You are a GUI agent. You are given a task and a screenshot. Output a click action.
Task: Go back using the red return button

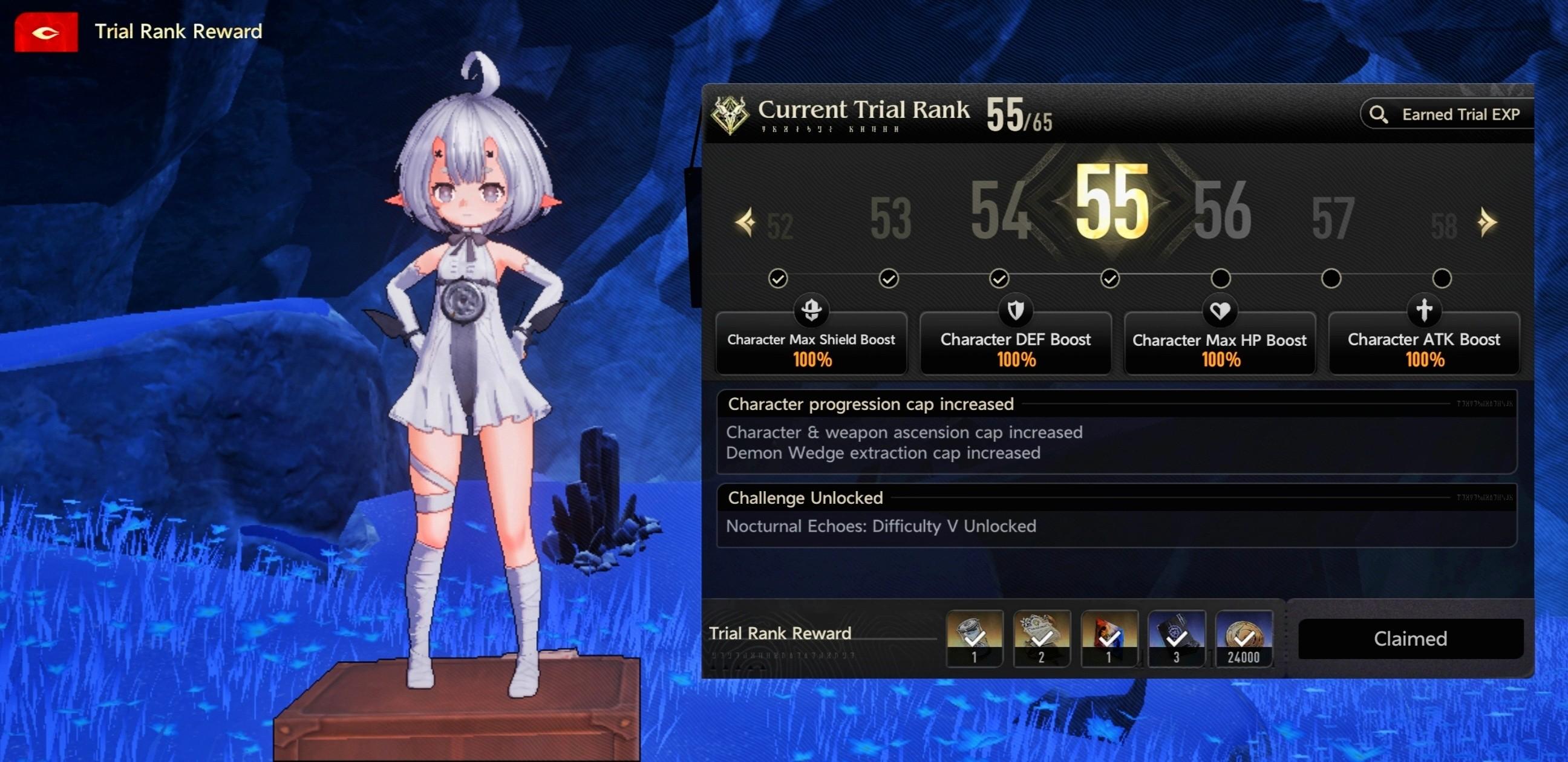[x=45, y=32]
